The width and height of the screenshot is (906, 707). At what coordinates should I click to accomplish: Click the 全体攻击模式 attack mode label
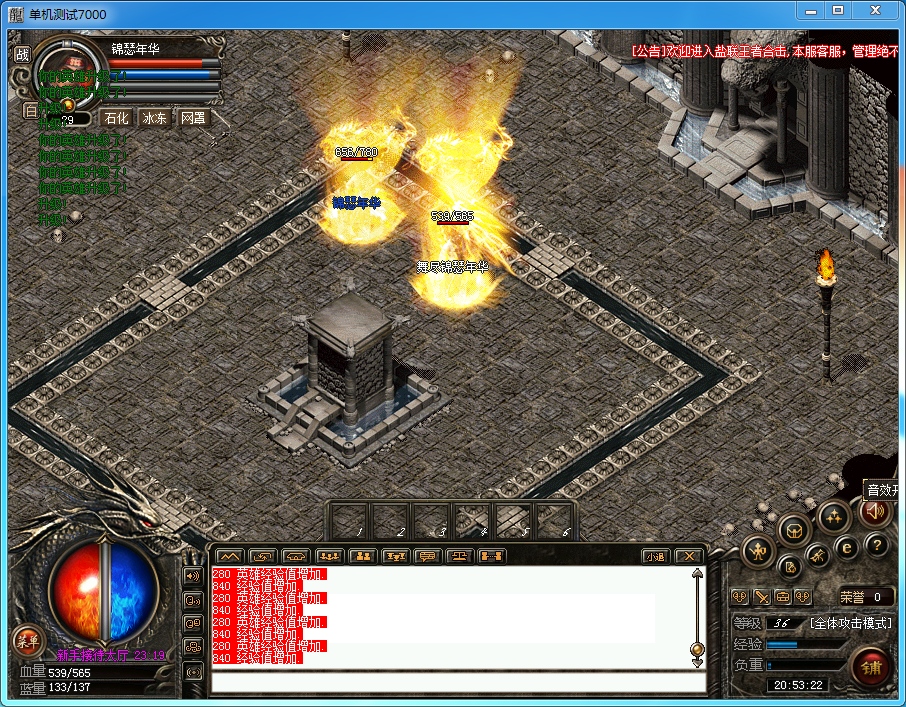pyautogui.click(x=850, y=623)
